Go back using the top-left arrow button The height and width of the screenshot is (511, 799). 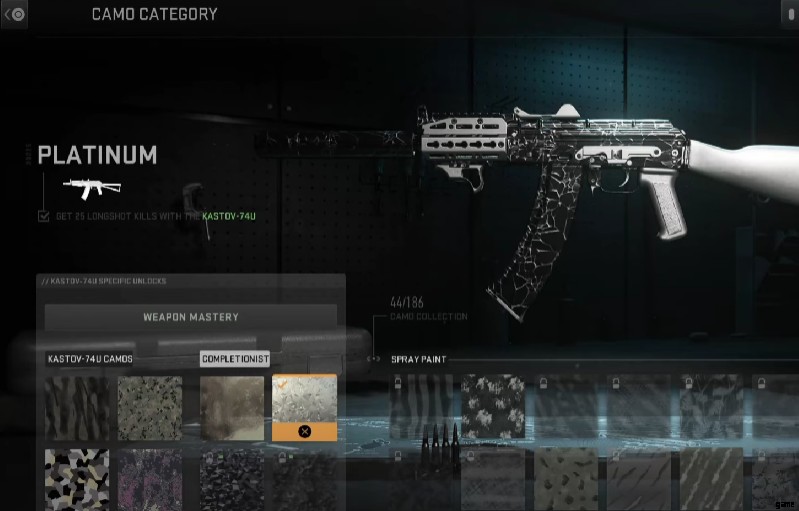point(15,14)
